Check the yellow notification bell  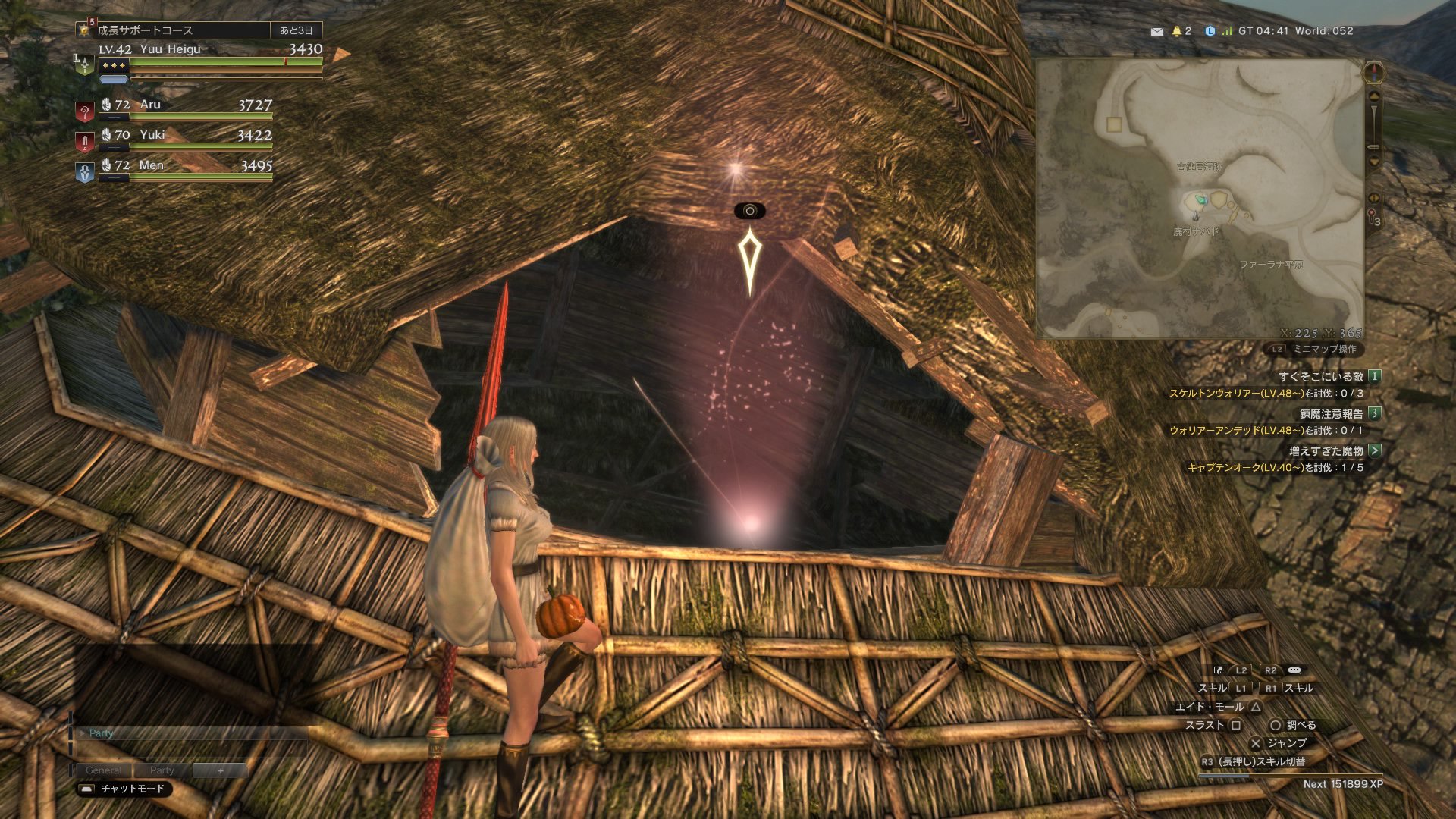[1177, 31]
